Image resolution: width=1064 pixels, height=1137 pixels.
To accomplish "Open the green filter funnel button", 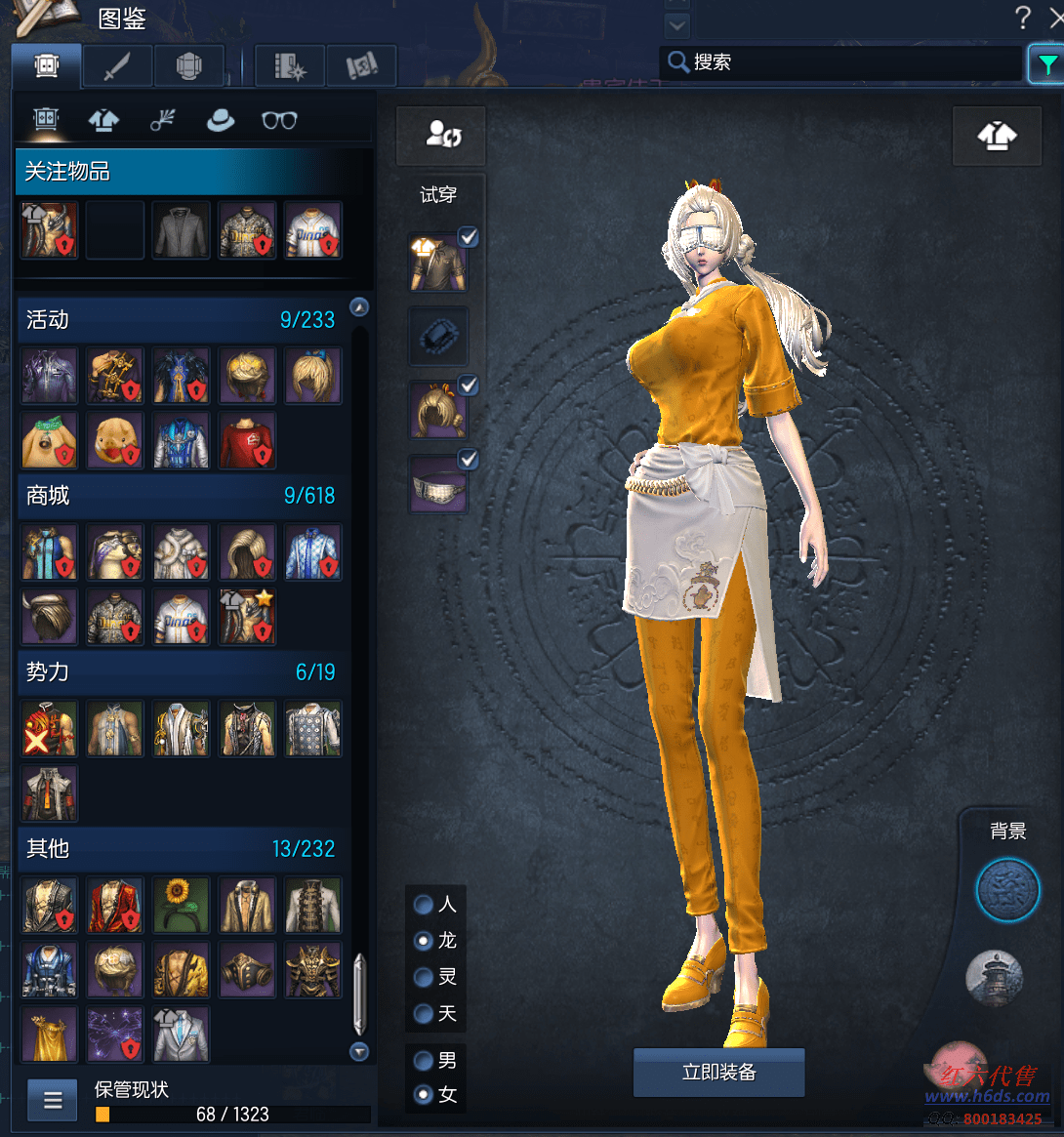I will [x=1046, y=64].
